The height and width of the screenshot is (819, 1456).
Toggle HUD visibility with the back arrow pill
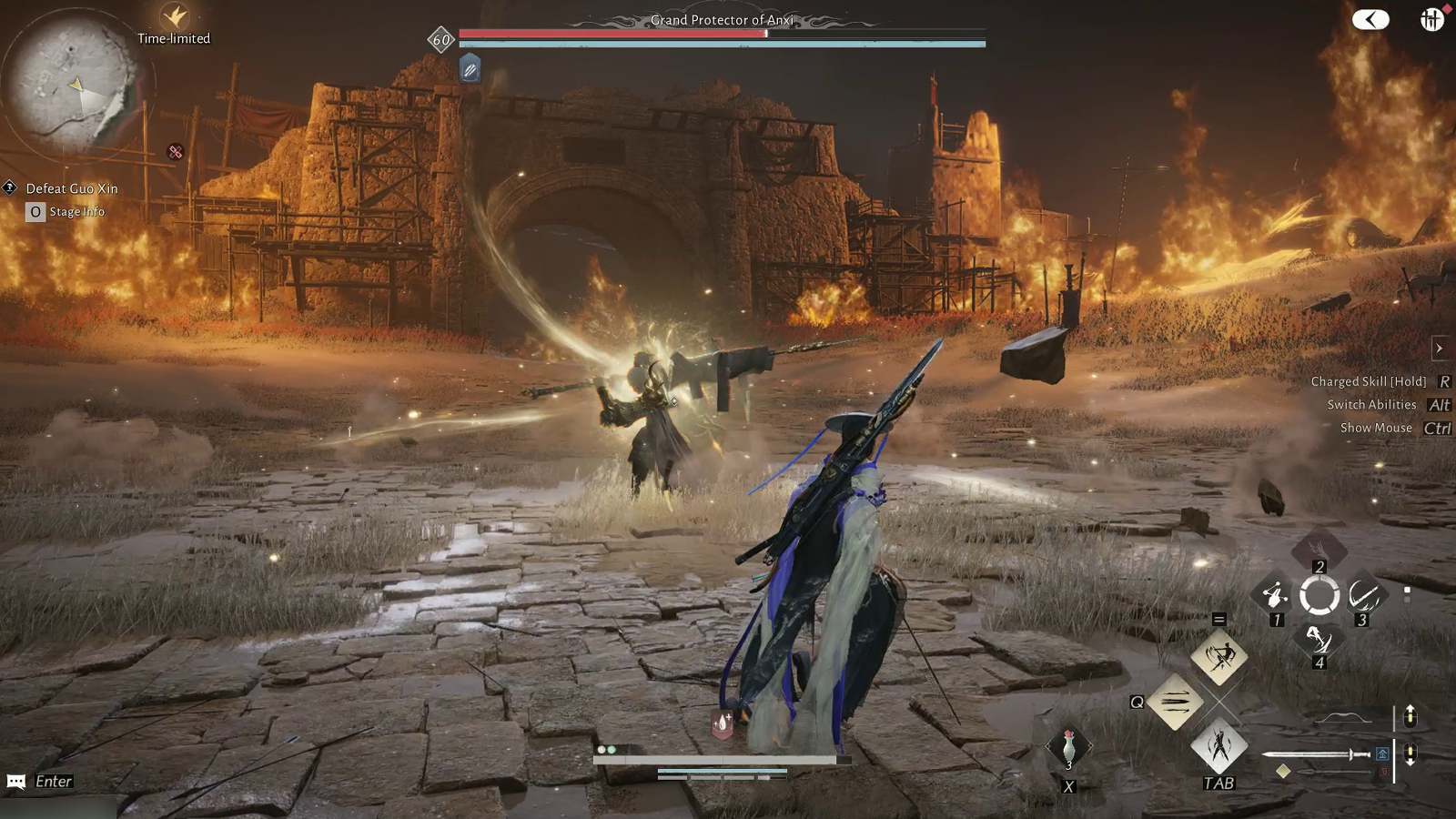pos(1369,18)
